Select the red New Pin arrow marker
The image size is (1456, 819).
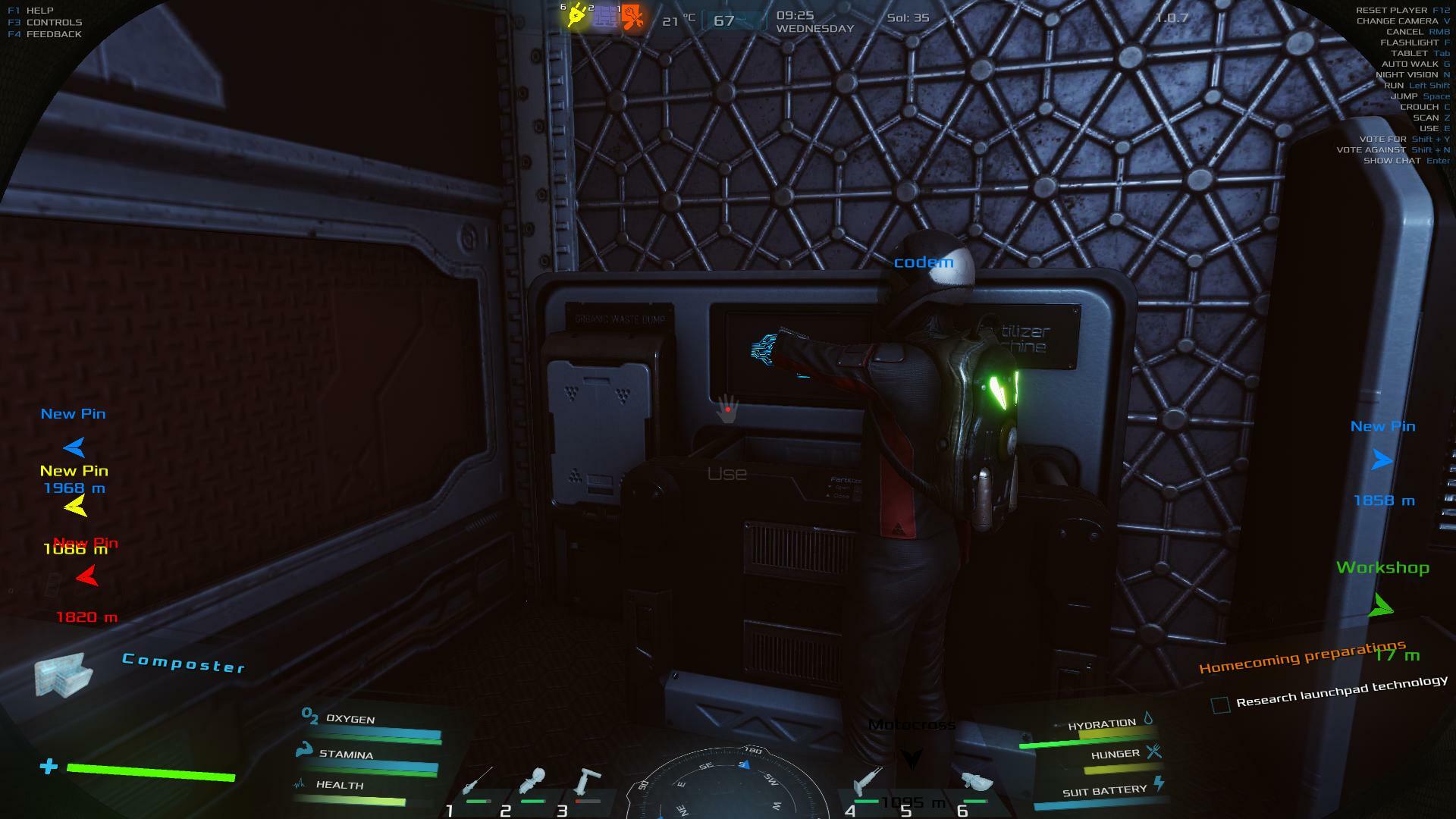87,578
